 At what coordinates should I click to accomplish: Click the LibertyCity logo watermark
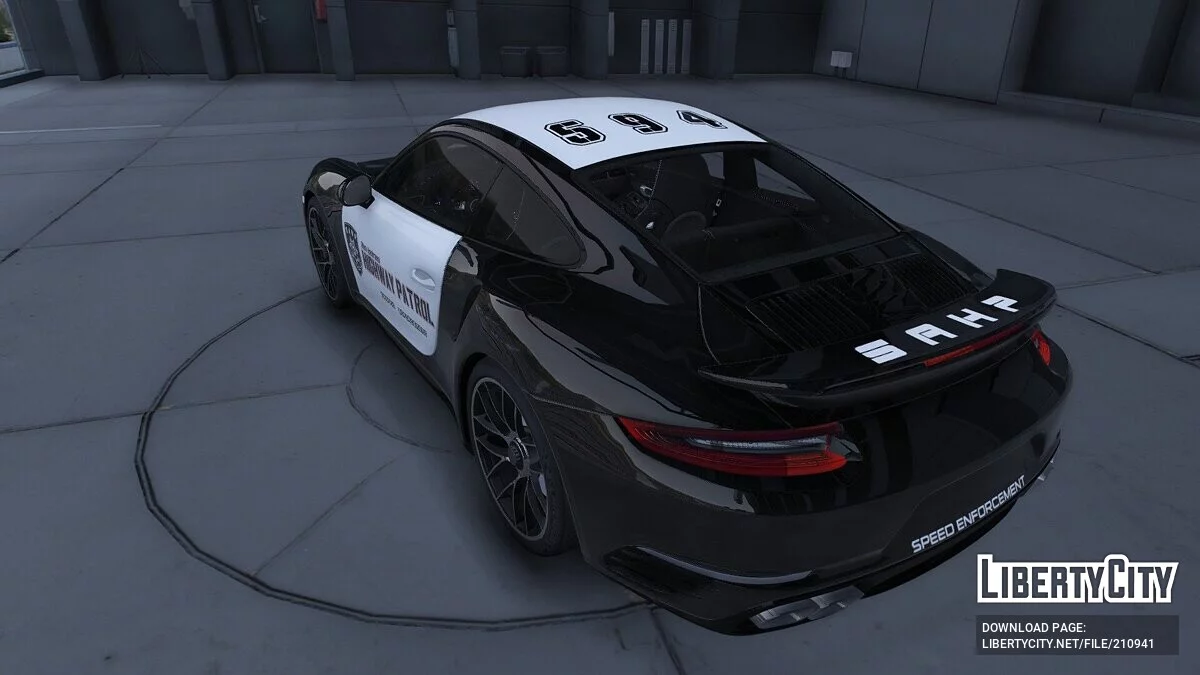tap(1077, 579)
